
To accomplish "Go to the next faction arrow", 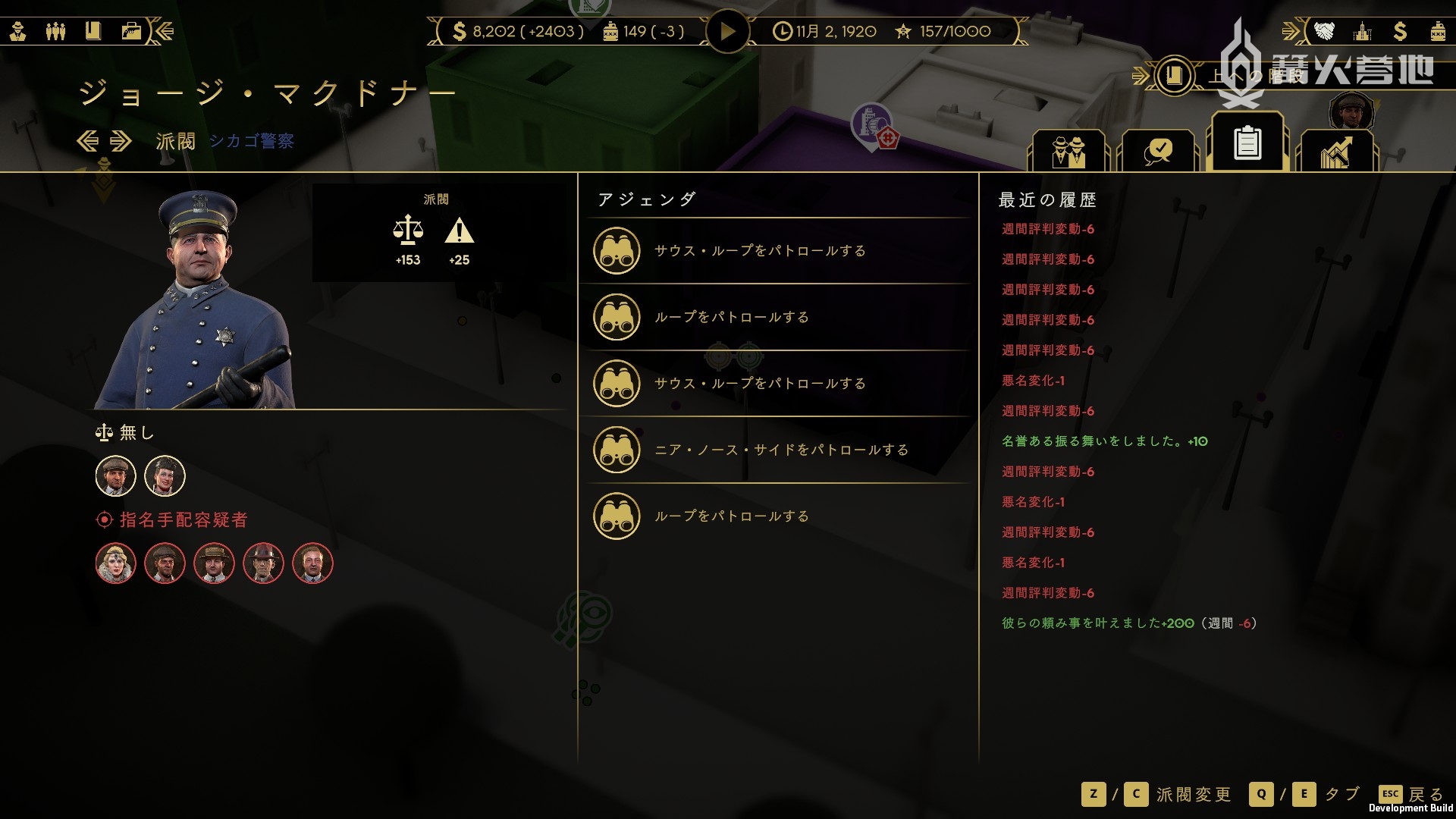I will [x=121, y=141].
